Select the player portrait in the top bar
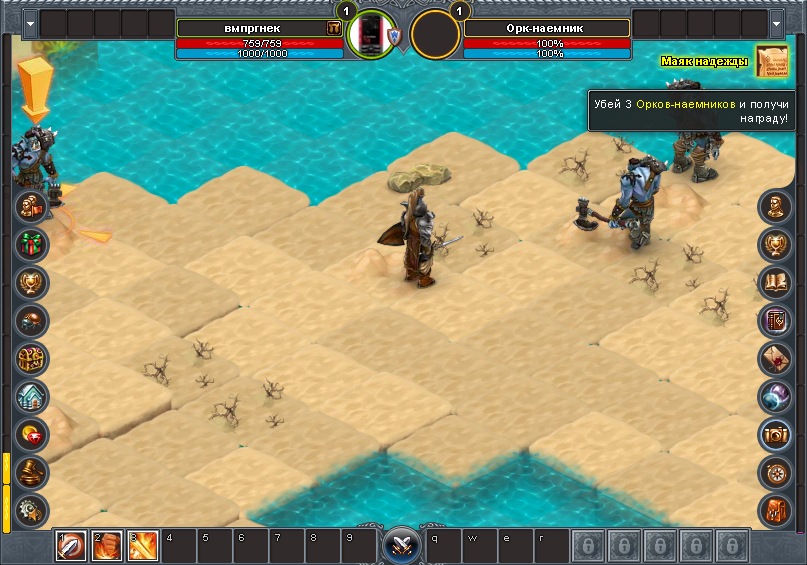The image size is (807, 565). point(372,34)
